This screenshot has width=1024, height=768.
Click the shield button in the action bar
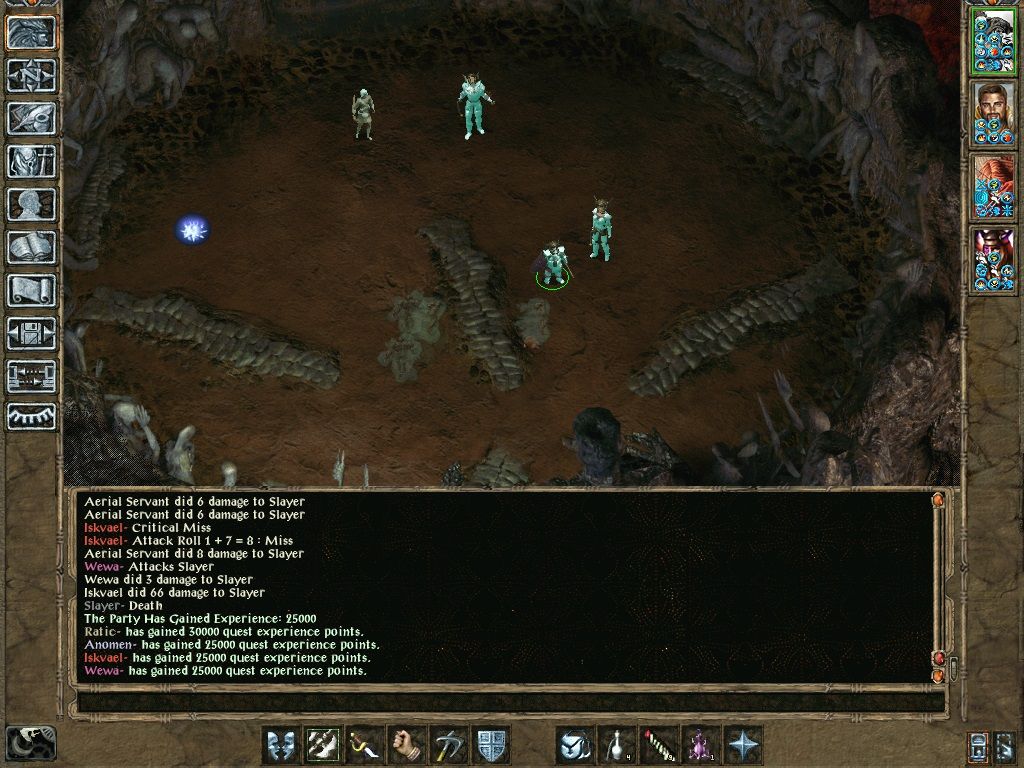click(491, 745)
